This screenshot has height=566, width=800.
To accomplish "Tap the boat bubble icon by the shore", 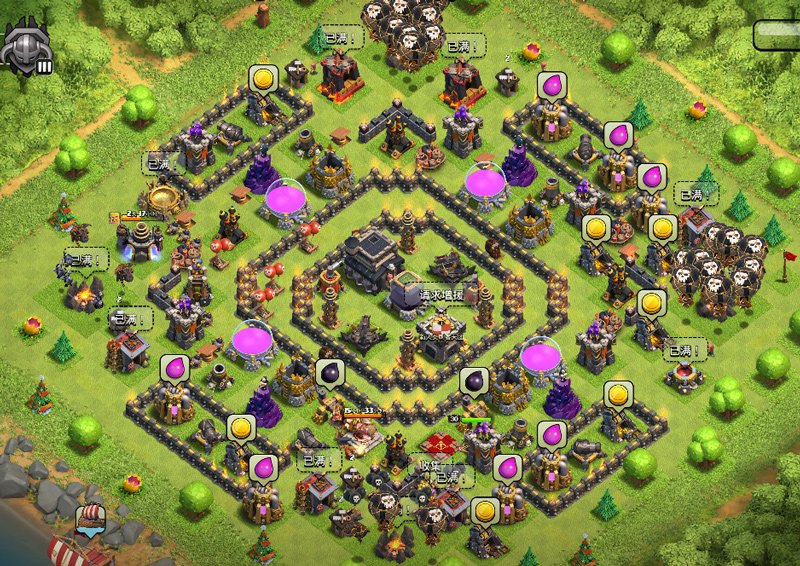I will click(x=89, y=520).
